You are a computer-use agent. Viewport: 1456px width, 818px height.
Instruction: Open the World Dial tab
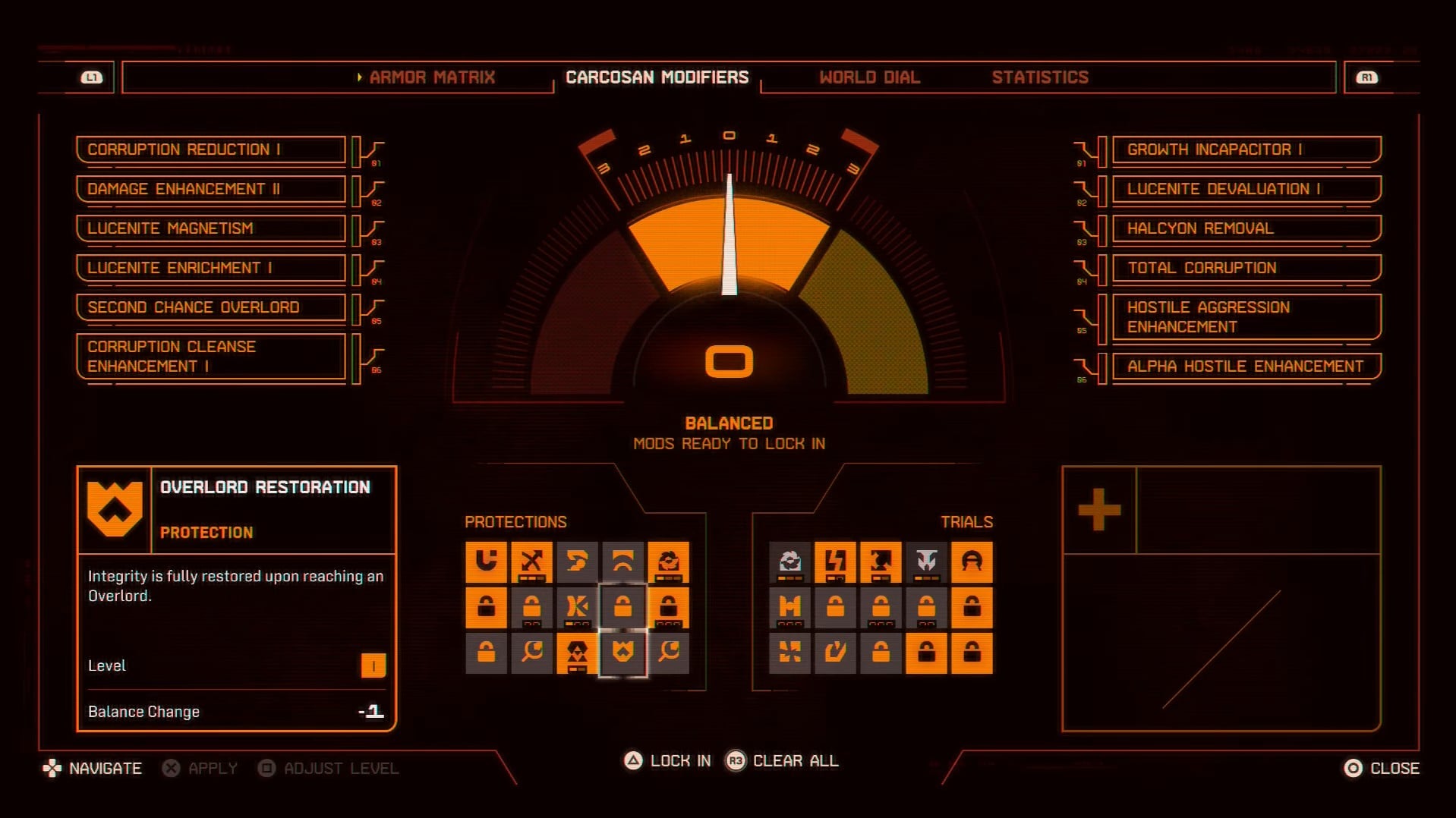coord(869,77)
